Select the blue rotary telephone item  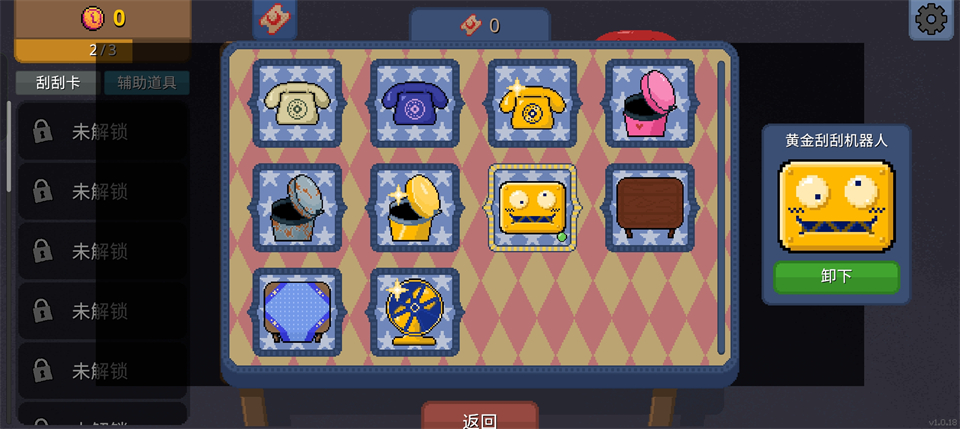pos(415,103)
